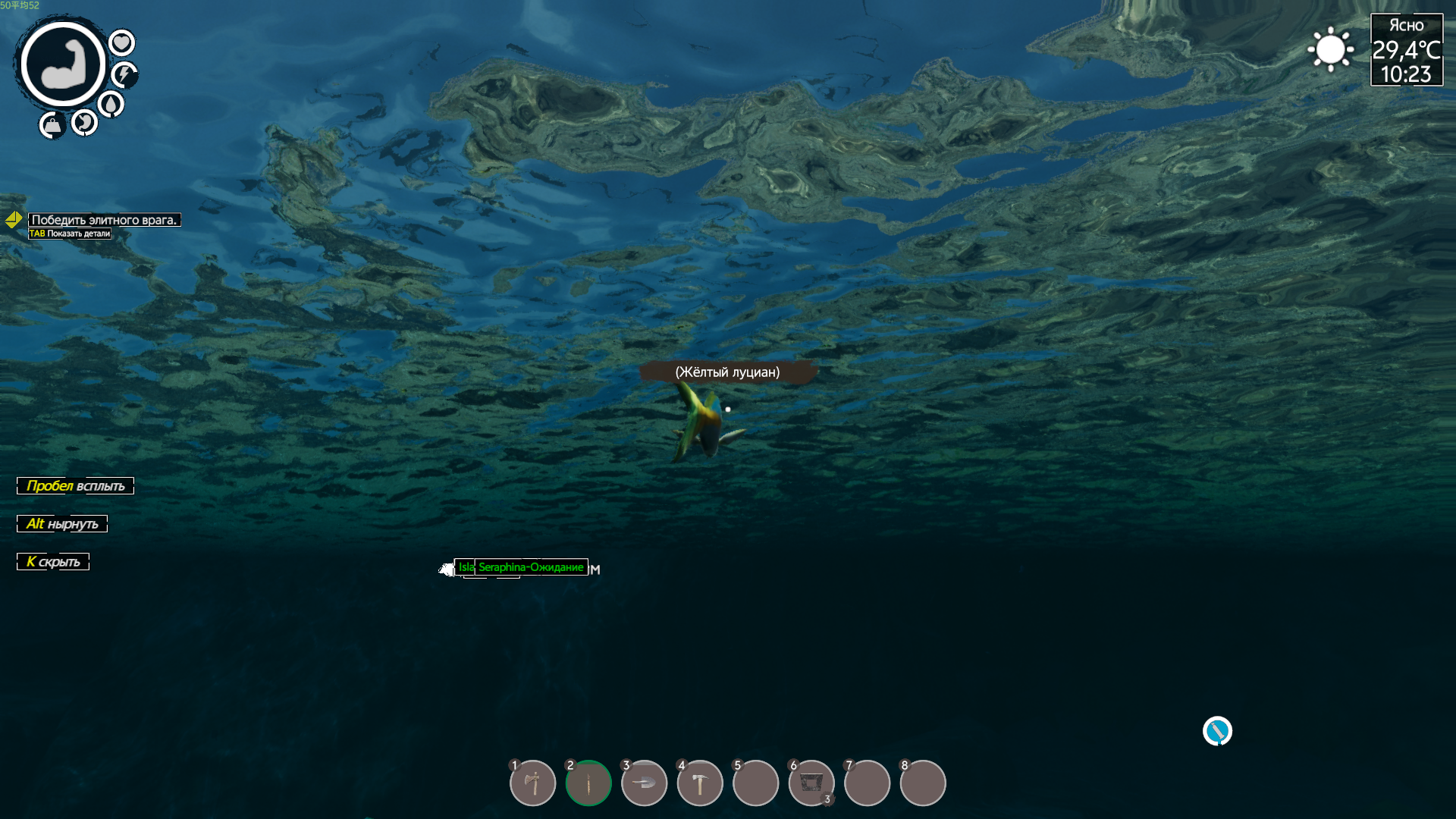
Task: Choose the hammer in hotbar slot 4
Action: (x=699, y=783)
